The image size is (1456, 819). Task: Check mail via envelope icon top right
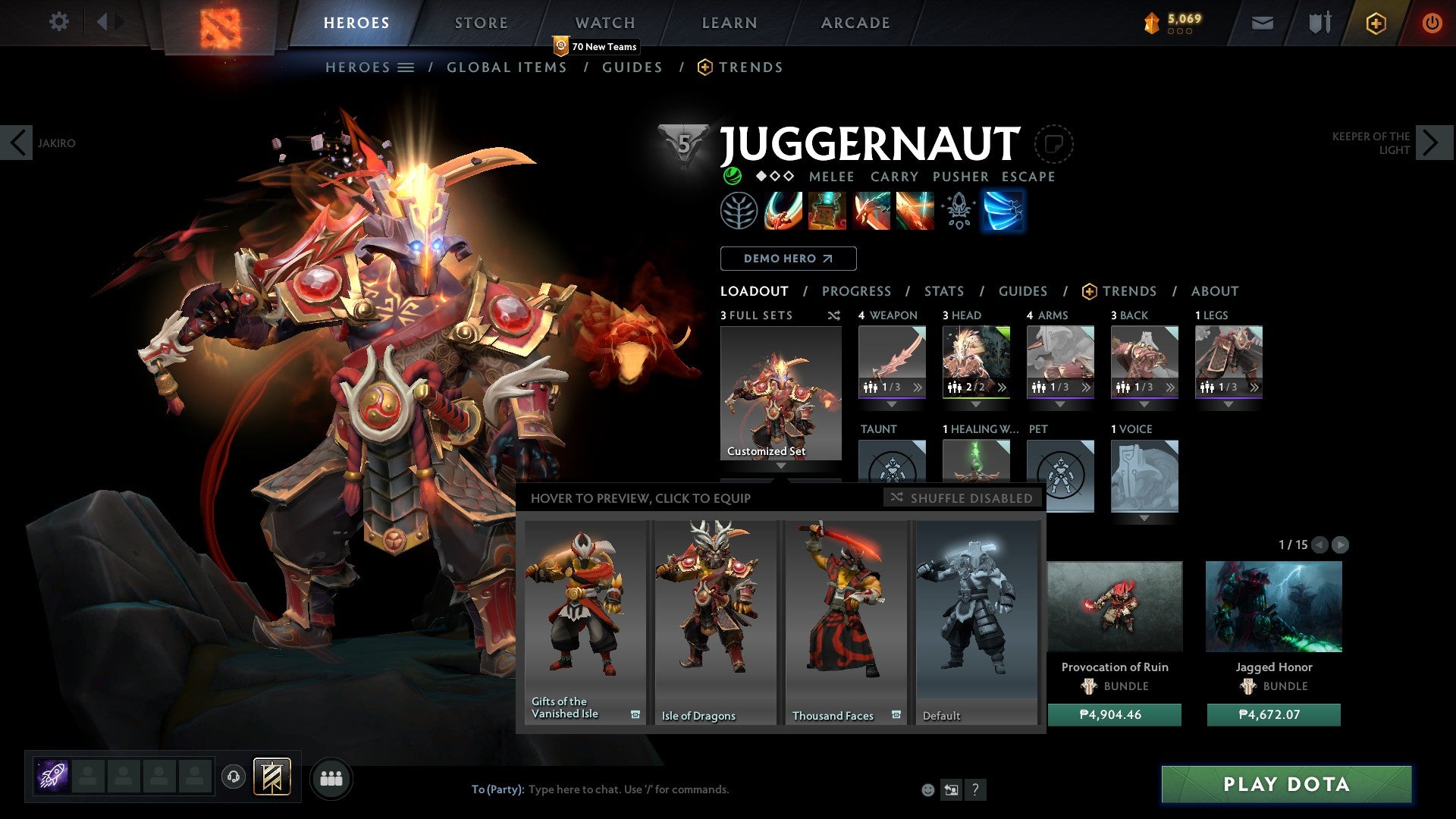point(1262,23)
